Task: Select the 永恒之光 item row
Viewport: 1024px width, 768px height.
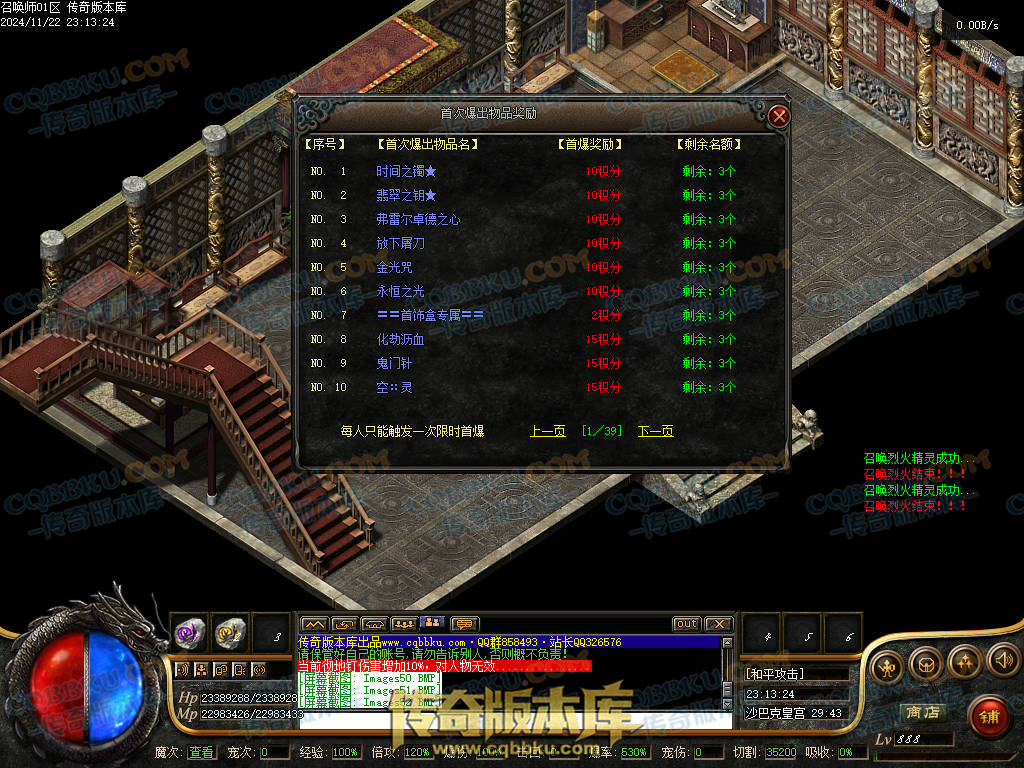Action: point(400,291)
